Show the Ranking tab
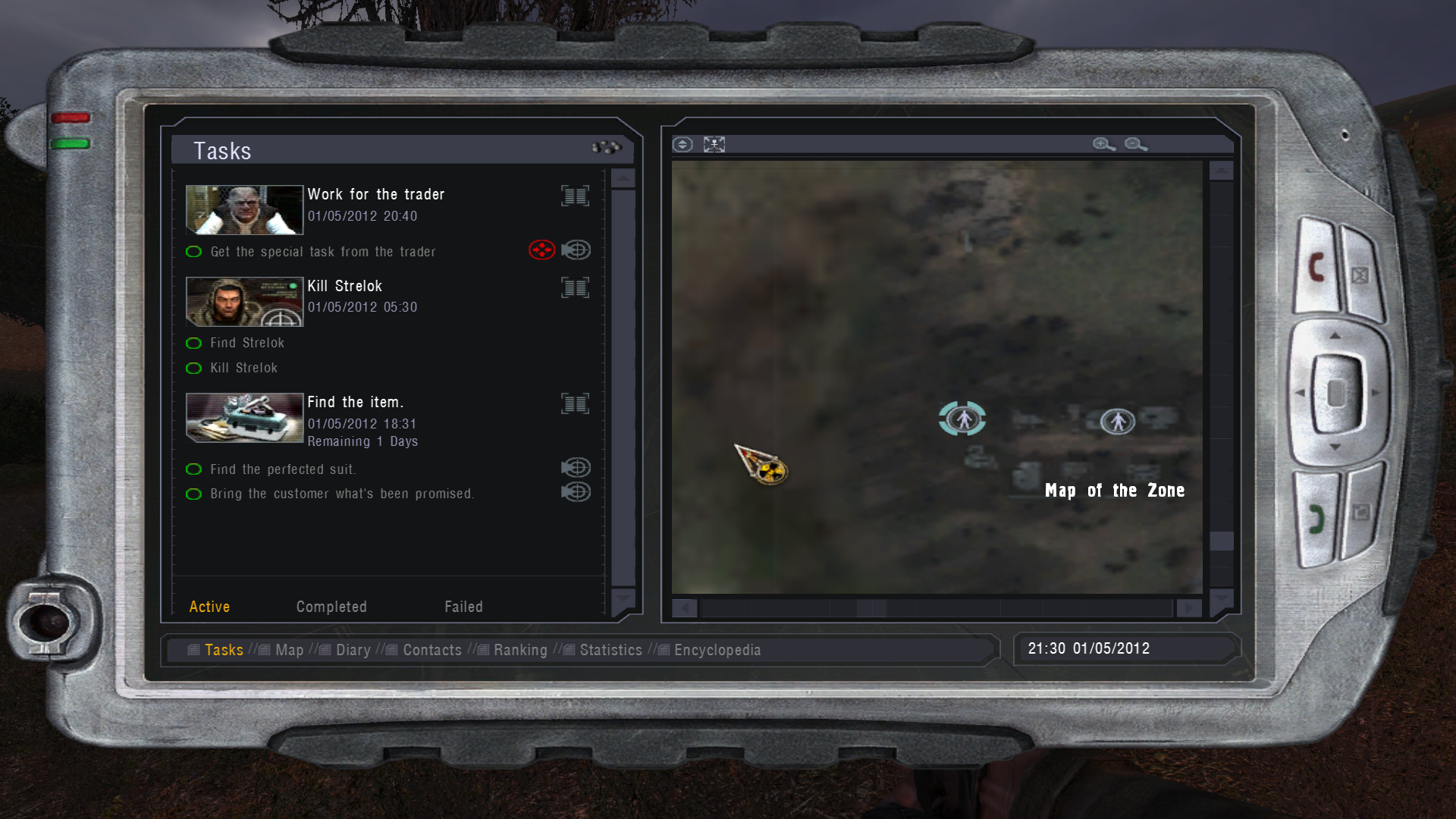1456x819 pixels. pos(519,650)
